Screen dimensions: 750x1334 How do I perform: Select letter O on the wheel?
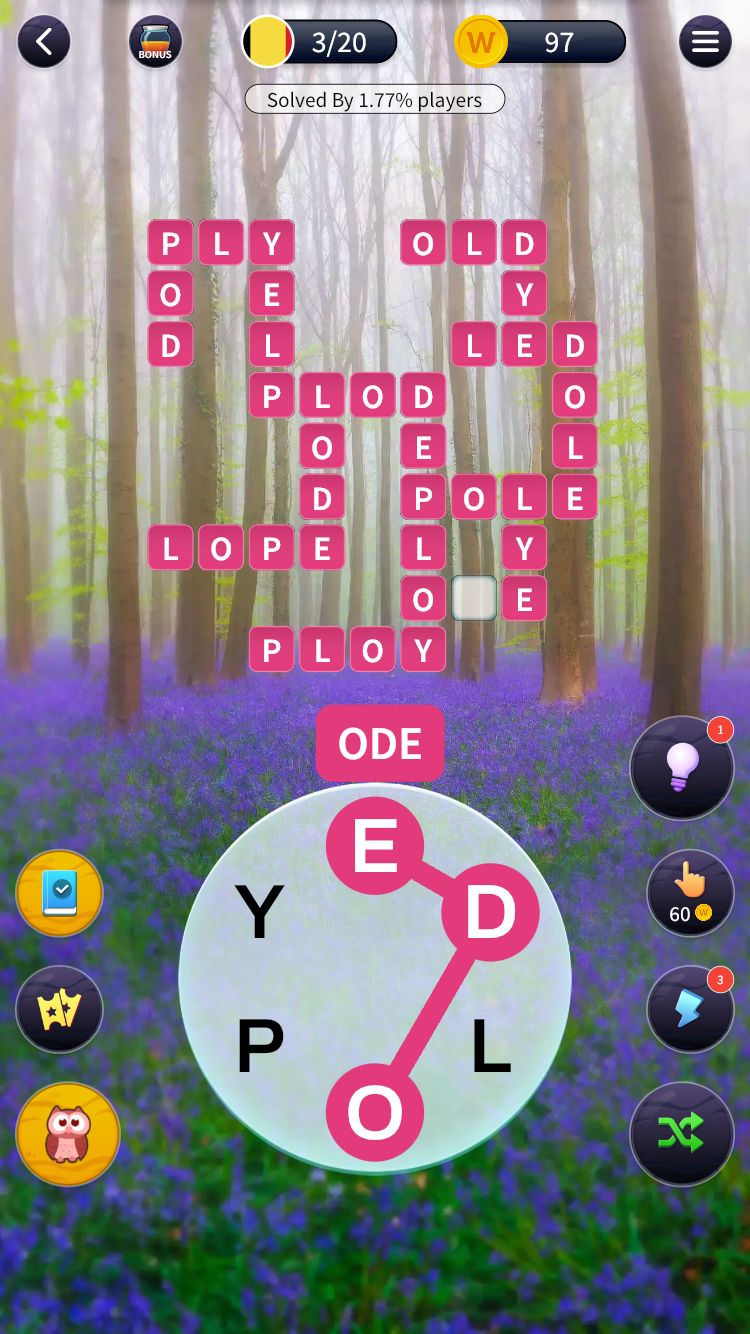(x=375, y=1113)
